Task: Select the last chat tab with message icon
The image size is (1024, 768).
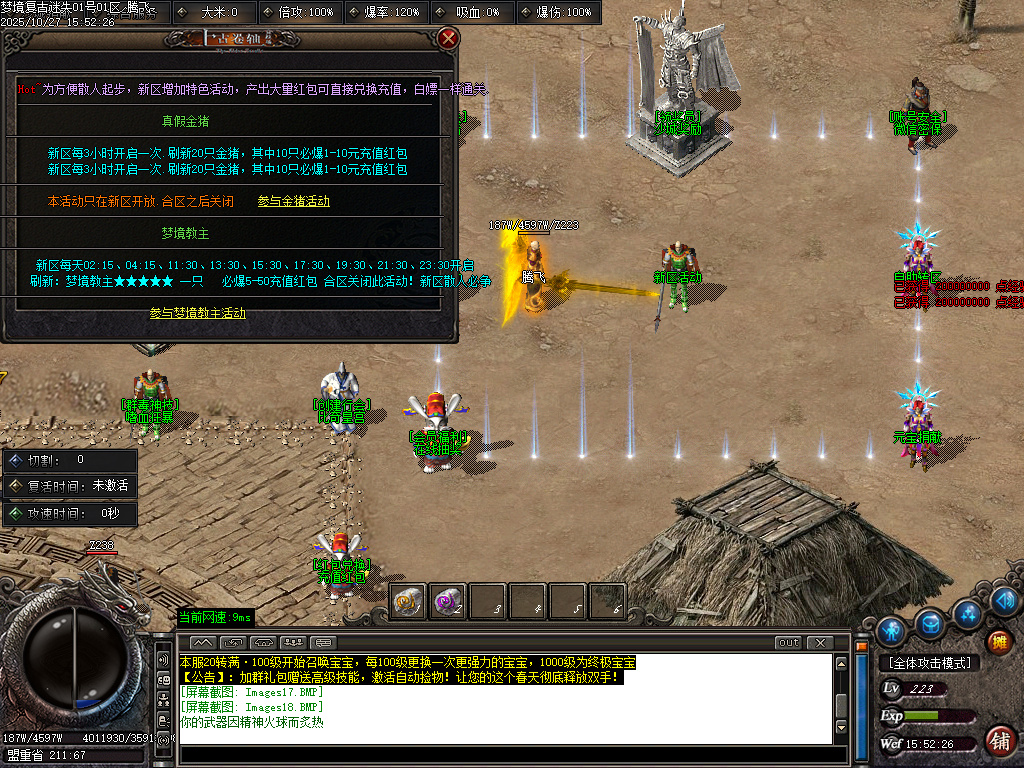Action: click(322, 642)
